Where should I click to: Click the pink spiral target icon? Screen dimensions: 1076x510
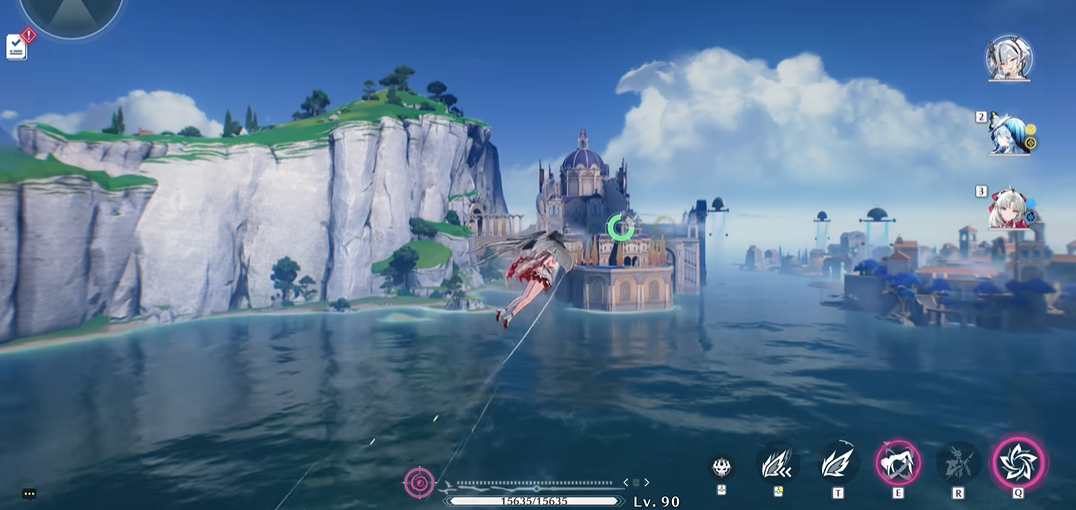click(419, 484)
